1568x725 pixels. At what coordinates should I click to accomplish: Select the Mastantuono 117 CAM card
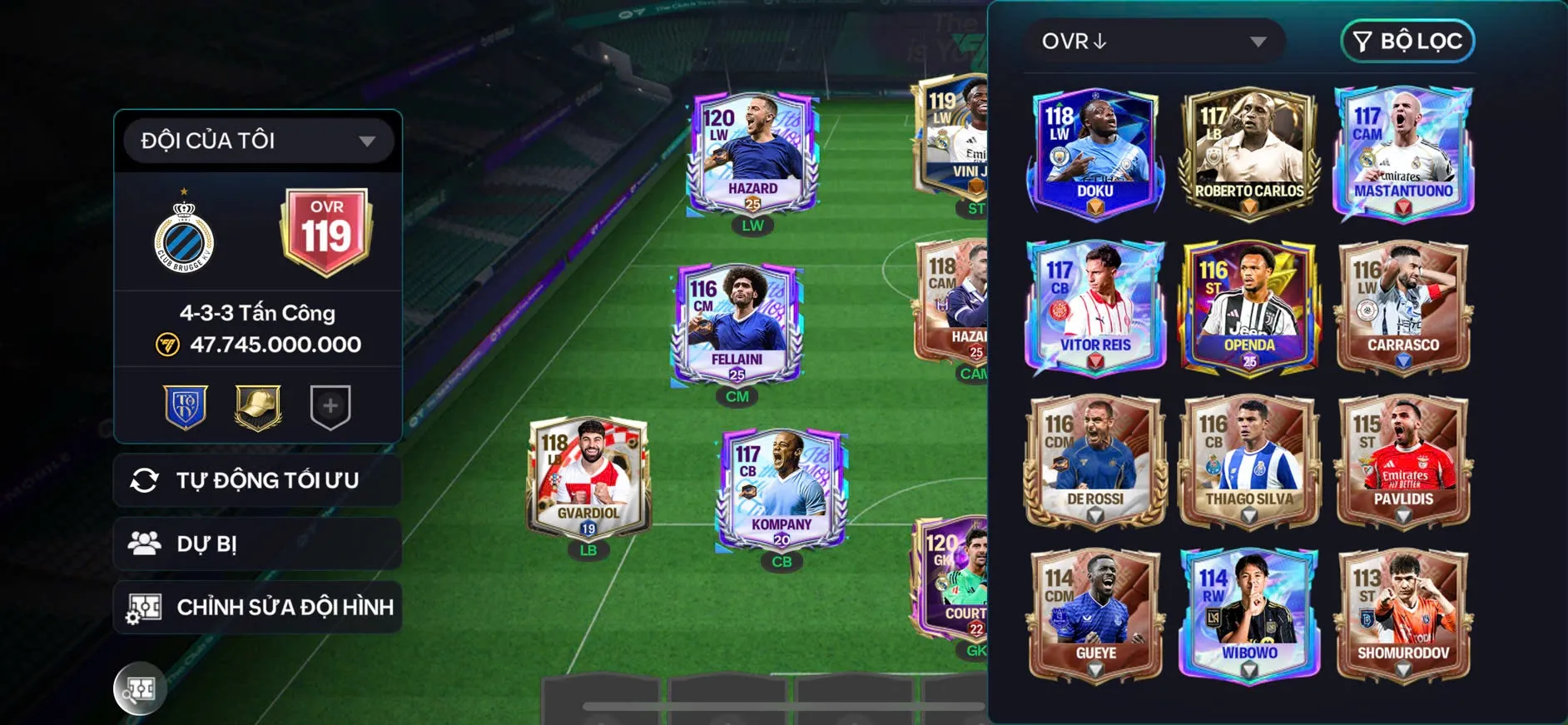[1403, 153]
